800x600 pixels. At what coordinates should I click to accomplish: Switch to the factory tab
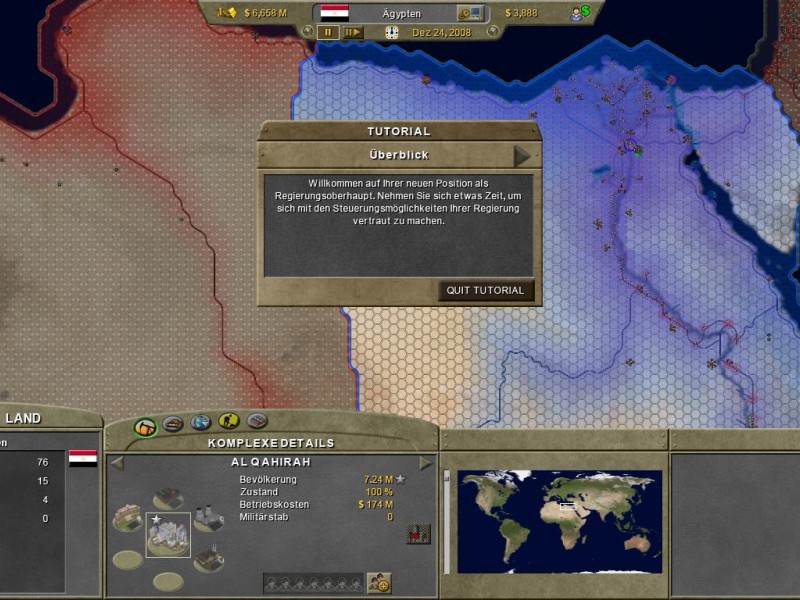pyautogui.click(x=173, y=423)
